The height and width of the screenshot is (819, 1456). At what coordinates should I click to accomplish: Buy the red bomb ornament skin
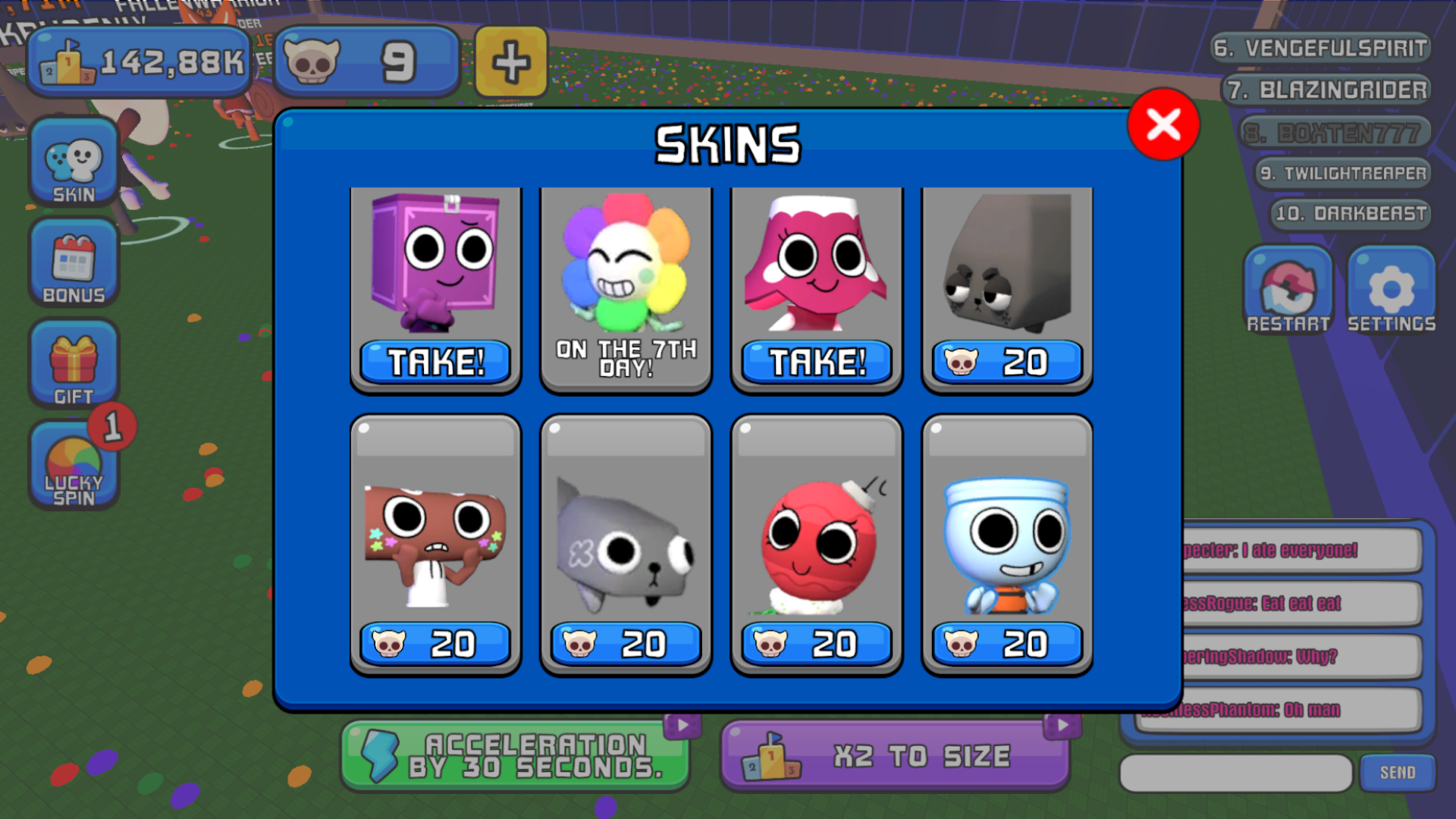click(x=815, y=644)
